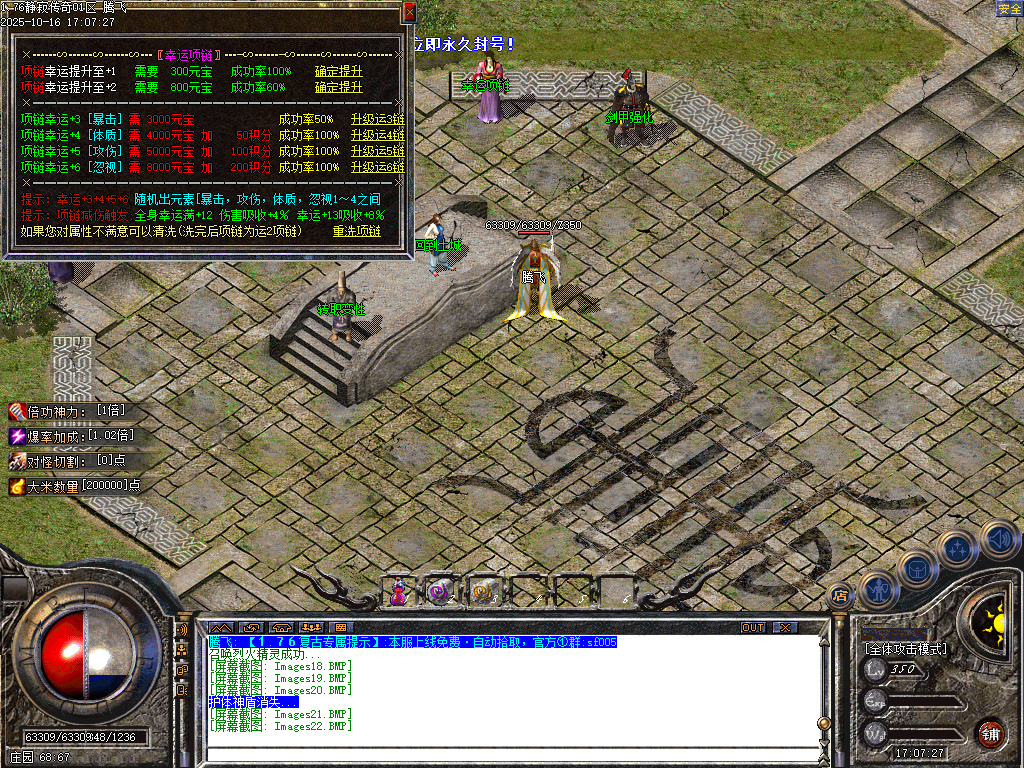
Task: Use the red potion in the belt slot
Action: click(x=399, y=592)
